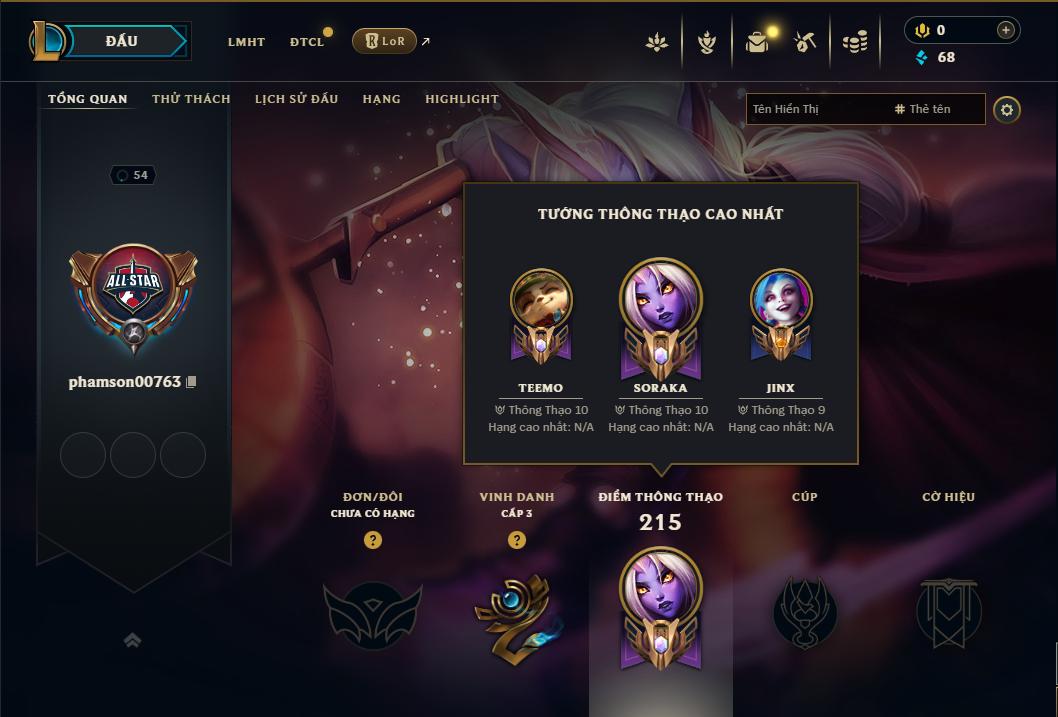Click the ĐẤU play button

(x=121, y=41)
